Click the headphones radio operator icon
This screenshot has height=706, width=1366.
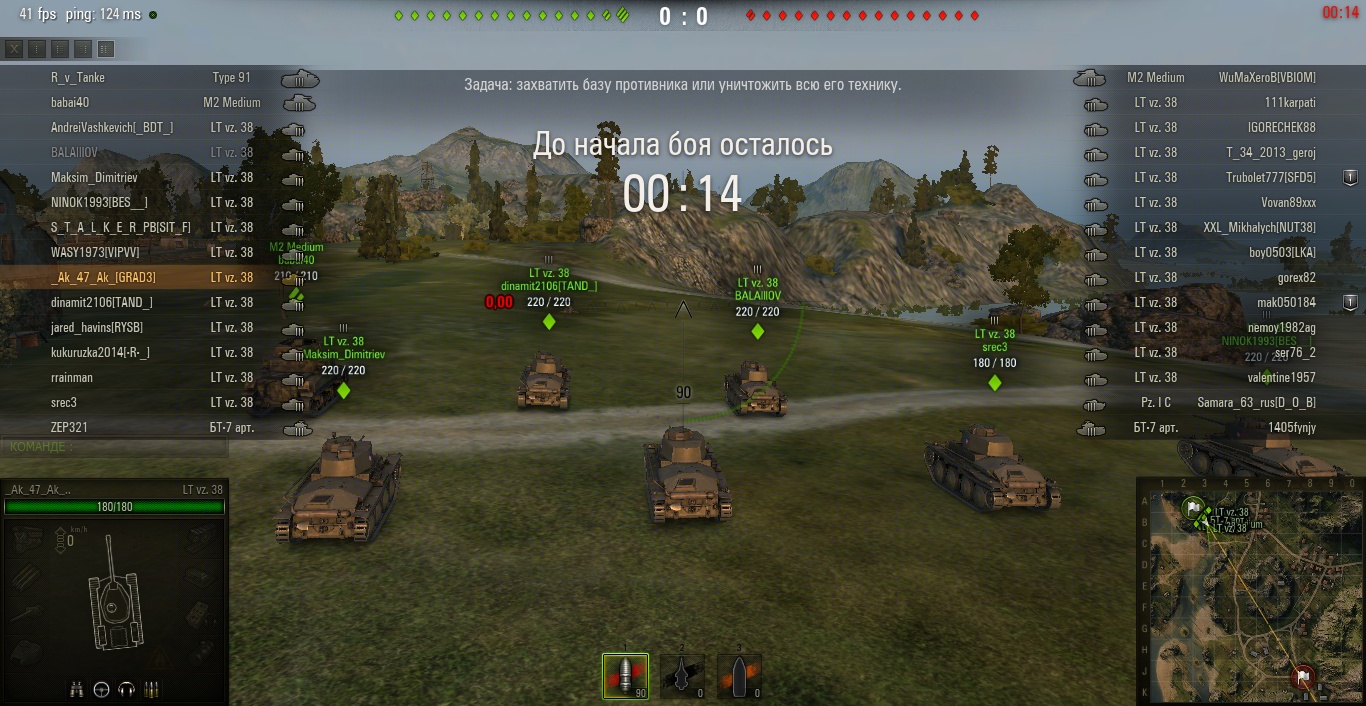(x=126, y=689)
